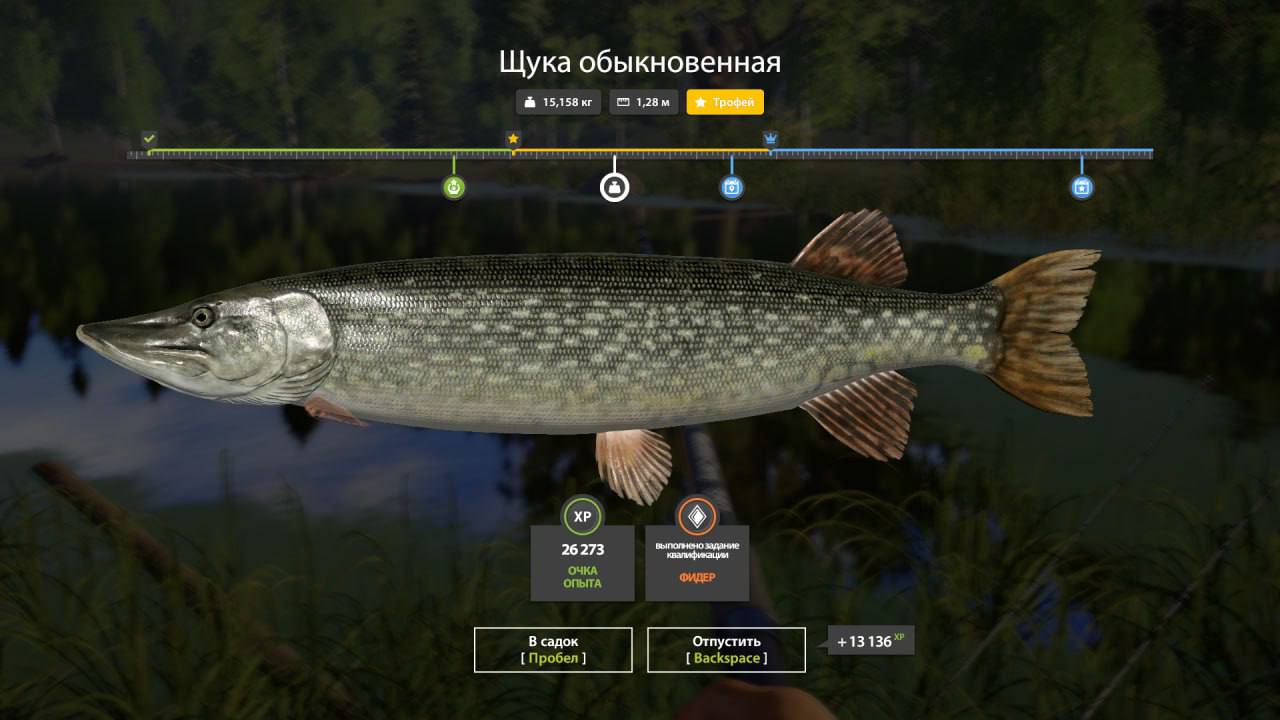This screenshot has height=720, width=1280.
Task: Click the yellow Трофей badge
Action: point(725,102)
